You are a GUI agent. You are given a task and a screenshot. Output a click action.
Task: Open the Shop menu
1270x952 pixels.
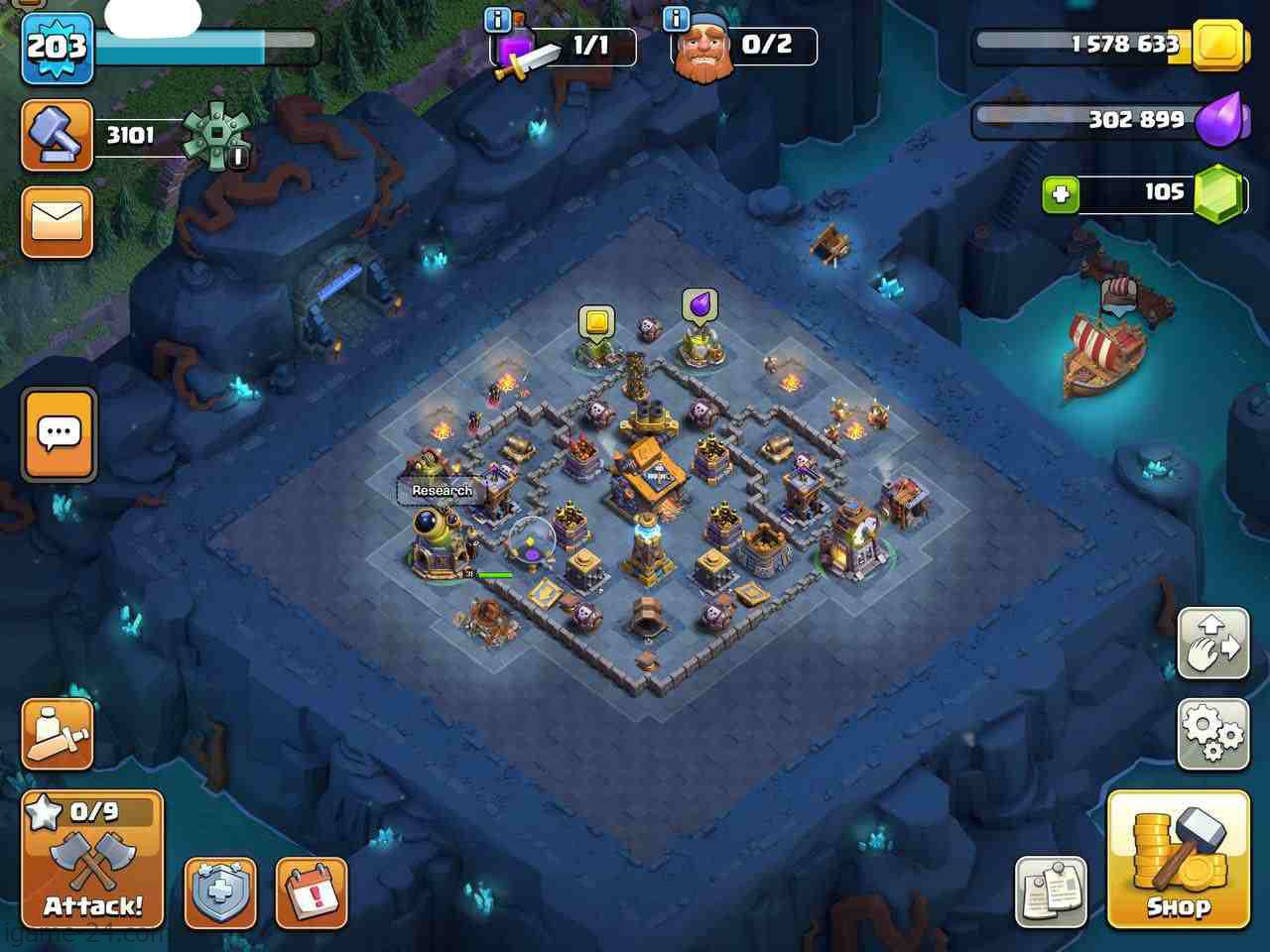(1178, 859)
